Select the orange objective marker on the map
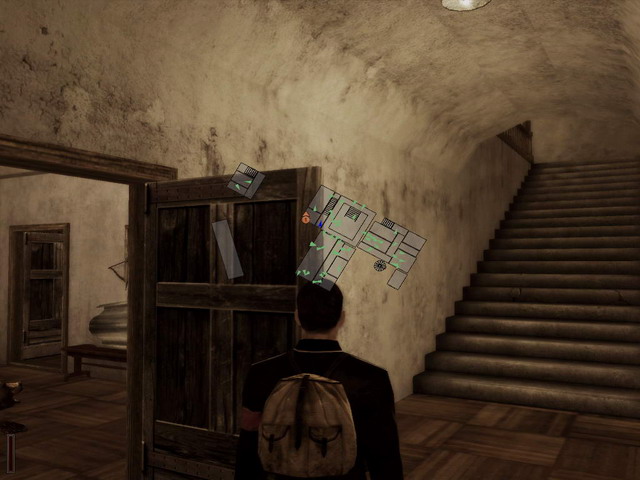Viewport: 640px width, 480px height. pyautogui.click(x=306, y=216)
